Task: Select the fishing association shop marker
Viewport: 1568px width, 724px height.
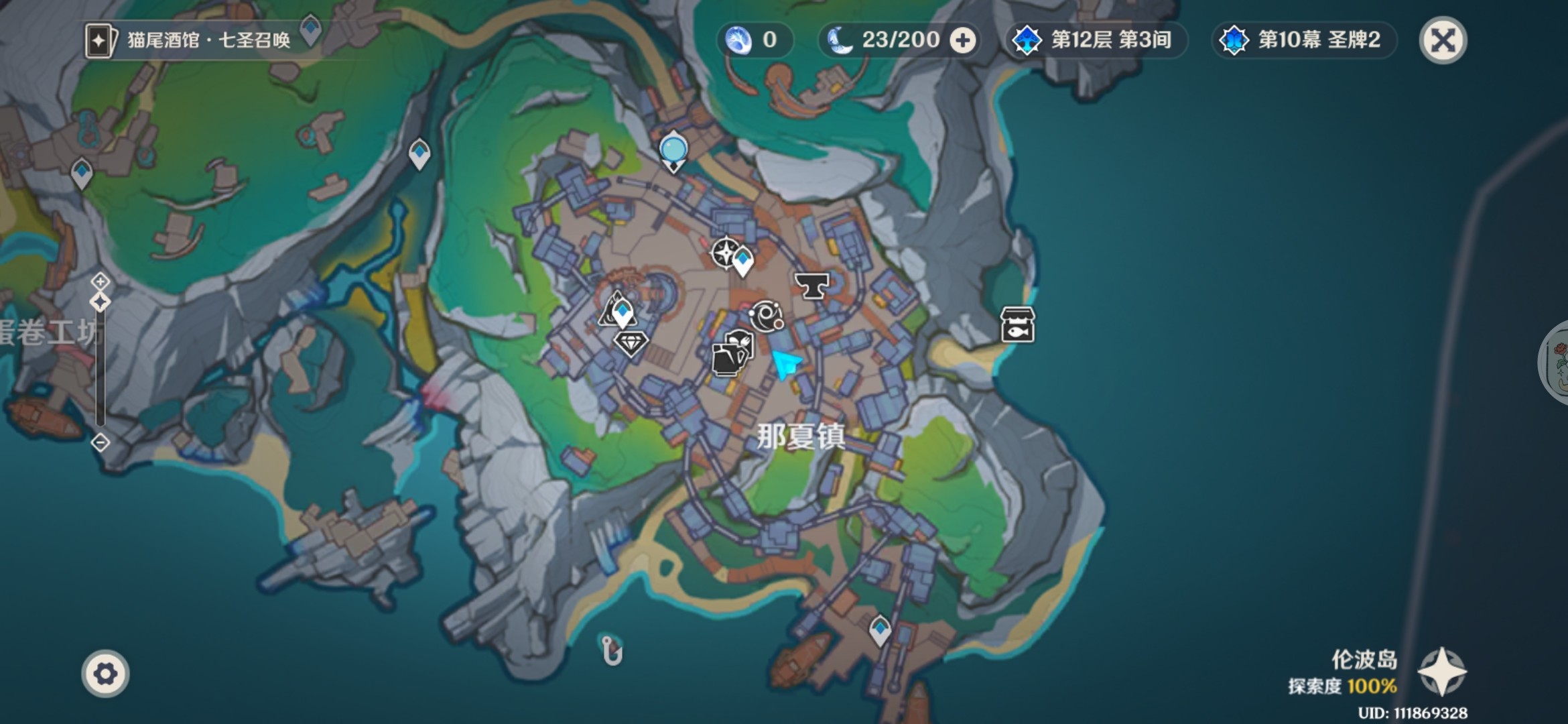Action: tap(1017, 325)
